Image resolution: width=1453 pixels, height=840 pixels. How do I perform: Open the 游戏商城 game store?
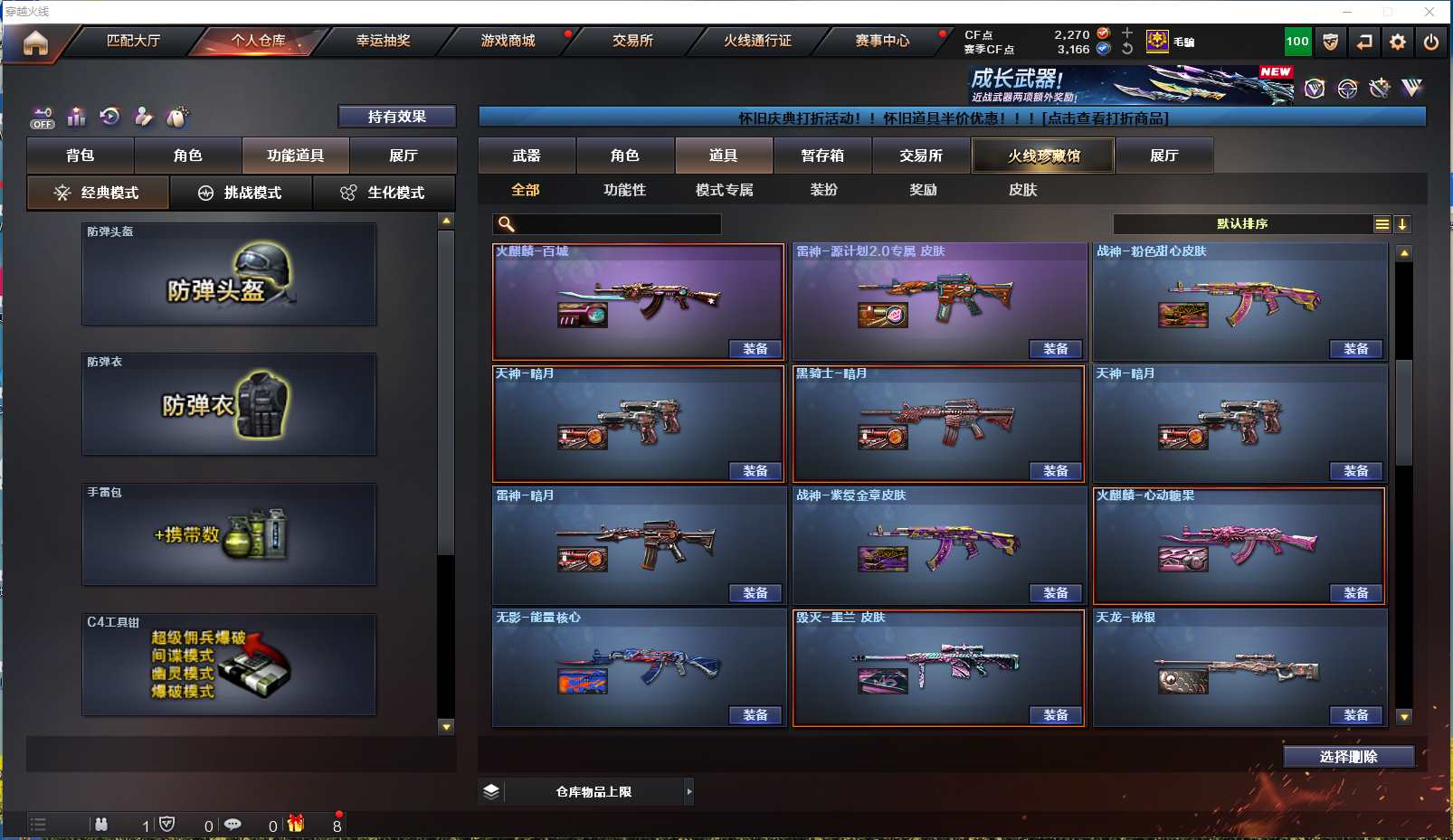coord(508,41)
